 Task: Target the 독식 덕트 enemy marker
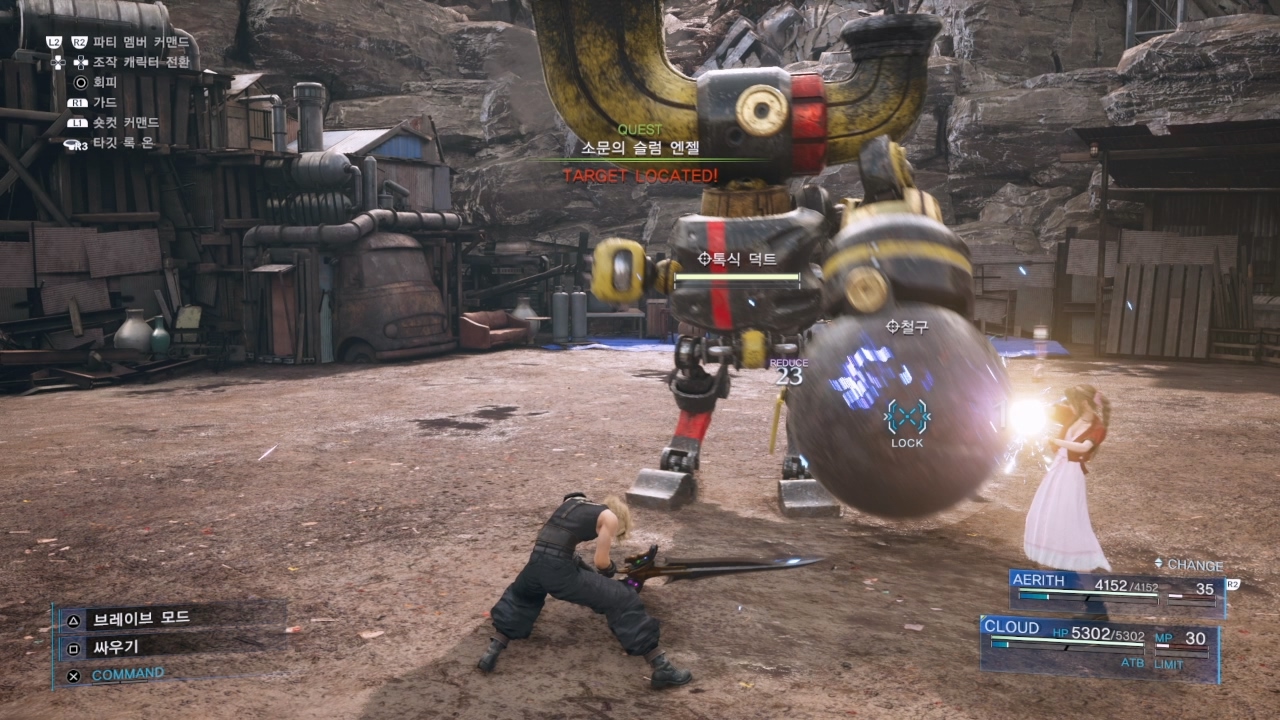737,259
